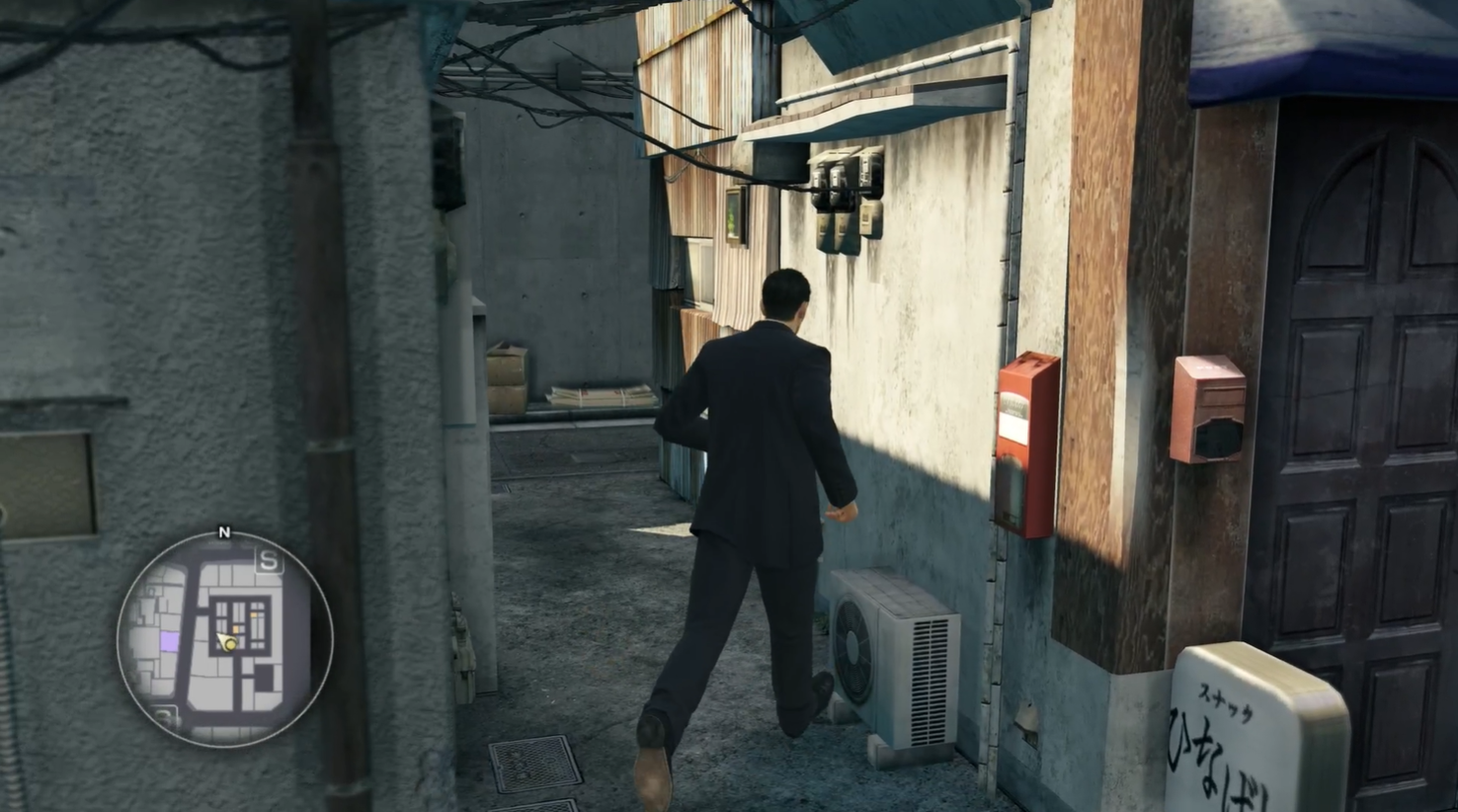The width and height of the screenshot is (1458, 812).
Task: Select the Snack Hinaba shop sign
Action: [x=1230, y=731]
